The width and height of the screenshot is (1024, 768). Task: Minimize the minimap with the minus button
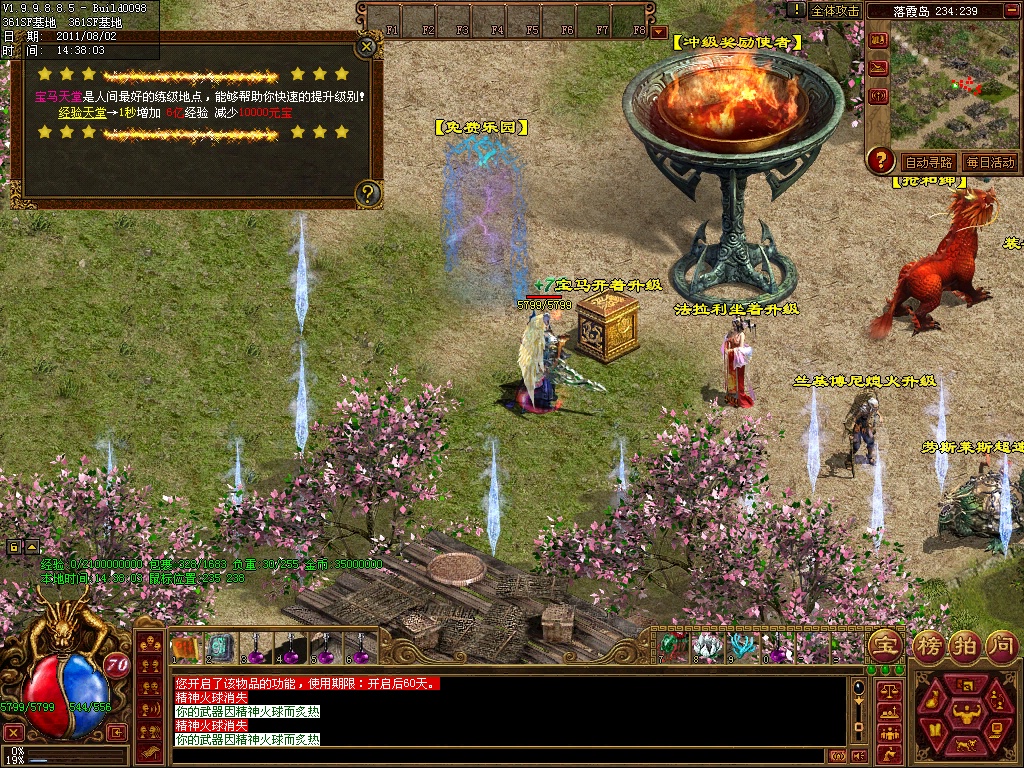click(1012, 10)
